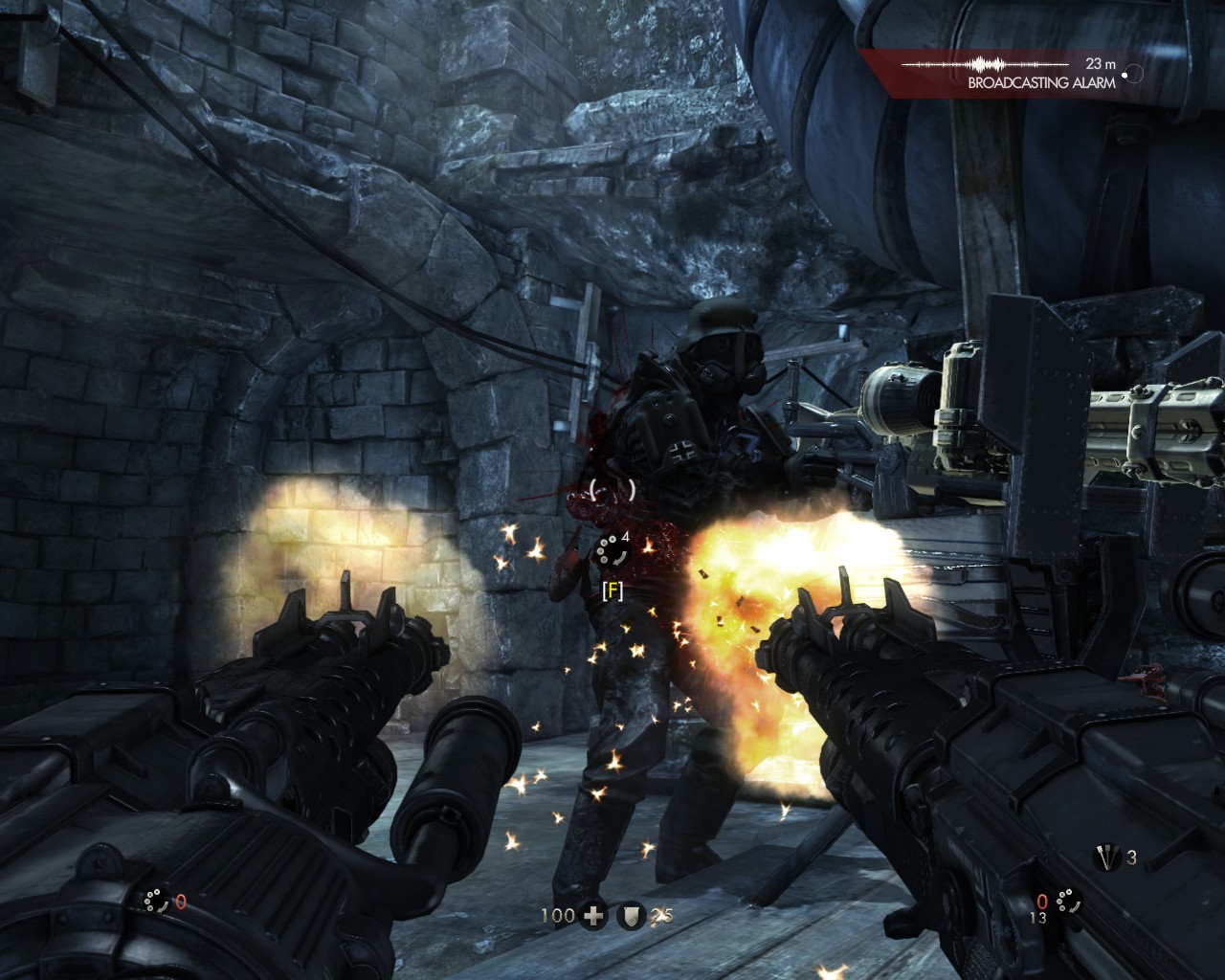
Task: Click the right weapon ammo icon
Action: point(1067,900)
